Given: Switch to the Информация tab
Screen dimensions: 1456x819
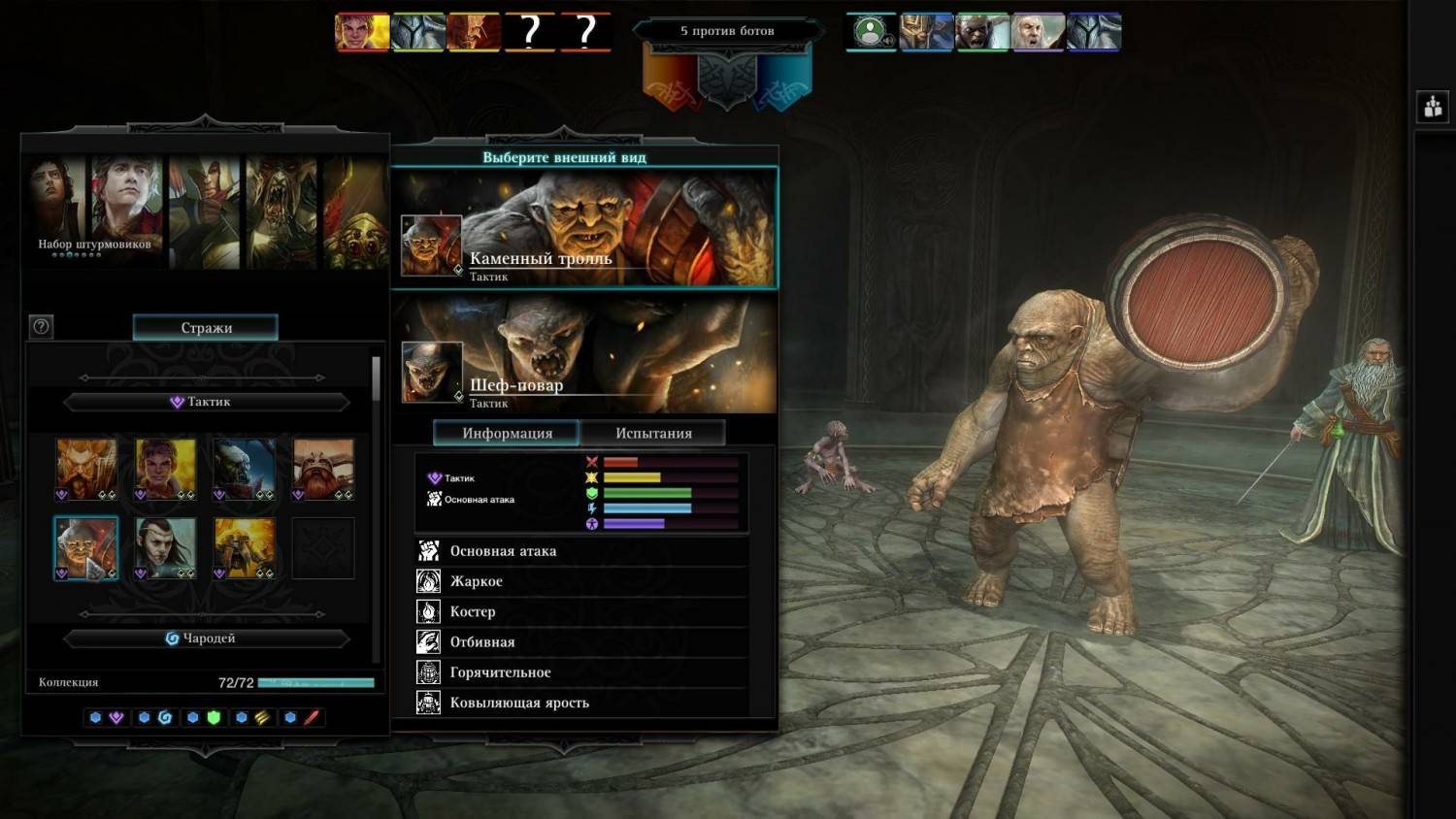Looking at the screenshot, I should pyautogui.click(x=507, y=433).
